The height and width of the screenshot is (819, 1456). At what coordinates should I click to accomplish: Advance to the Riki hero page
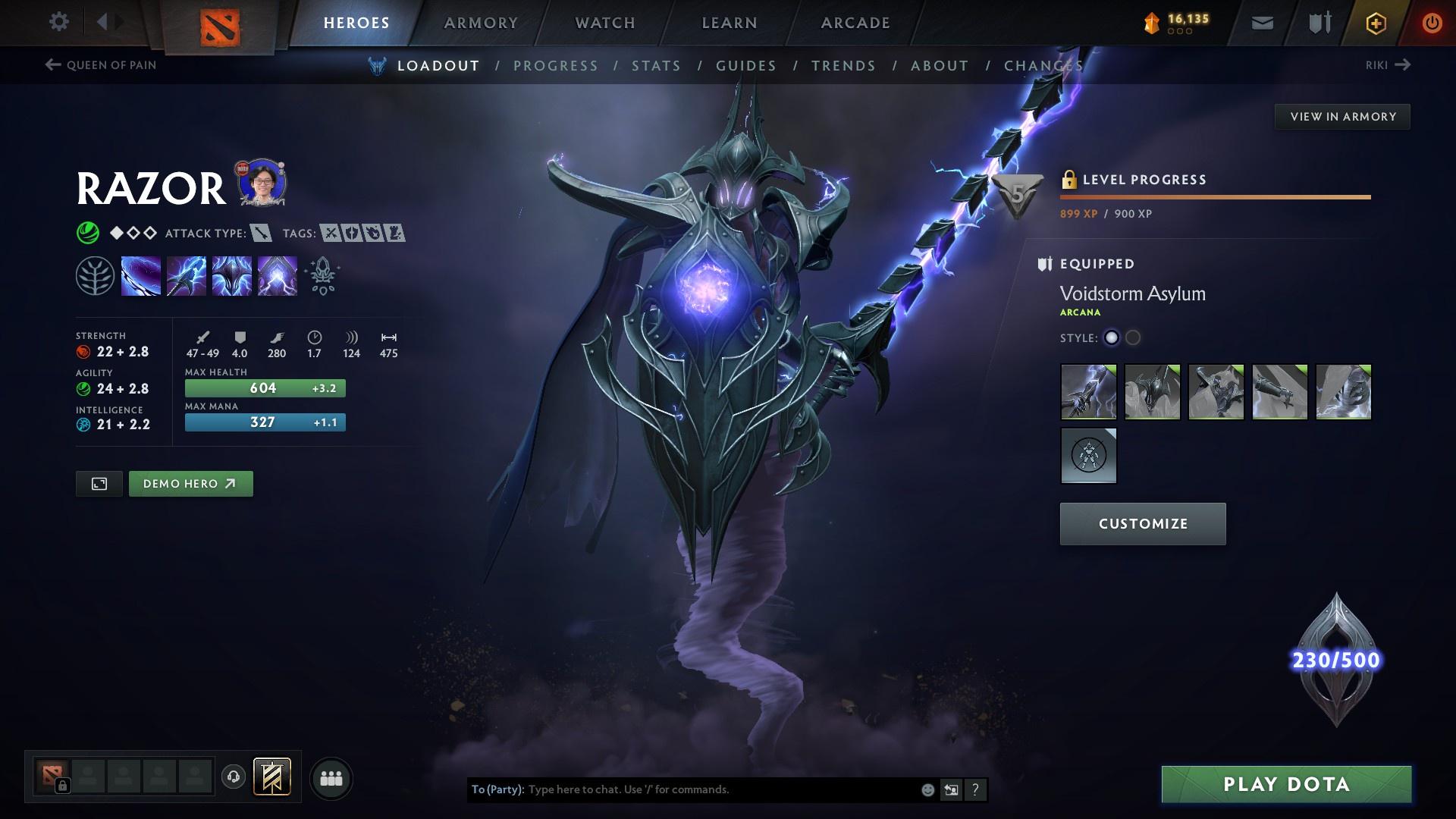(x=1387, y=65)
